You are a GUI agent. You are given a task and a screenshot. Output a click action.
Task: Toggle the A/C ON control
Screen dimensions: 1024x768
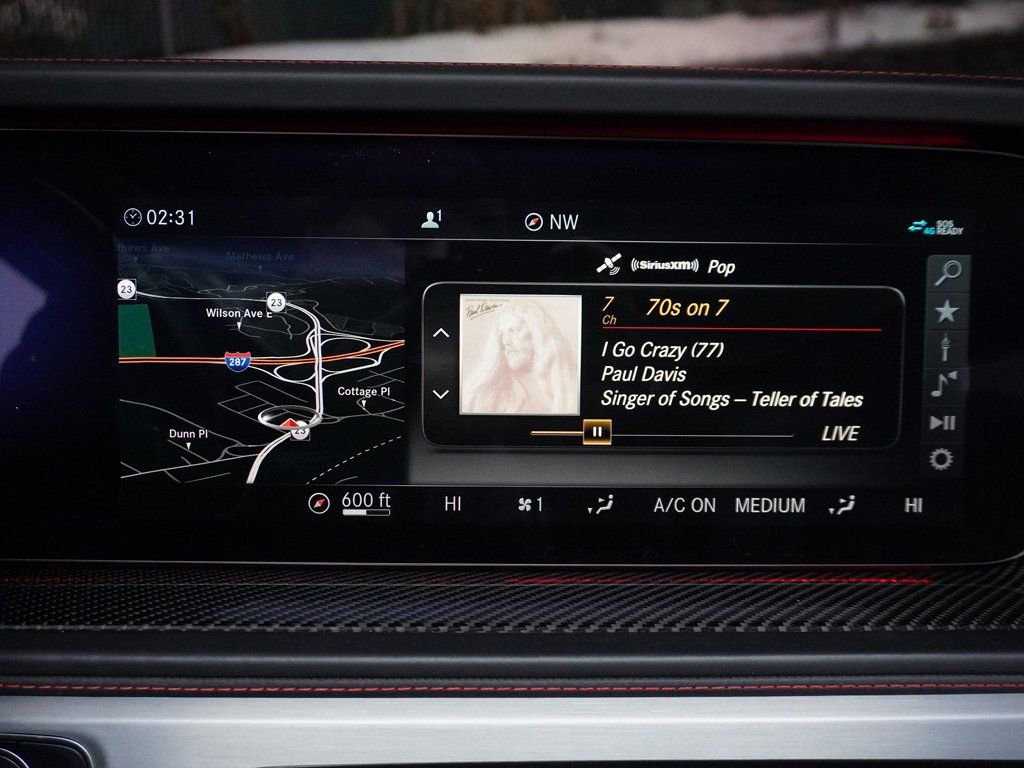[685, 505]
